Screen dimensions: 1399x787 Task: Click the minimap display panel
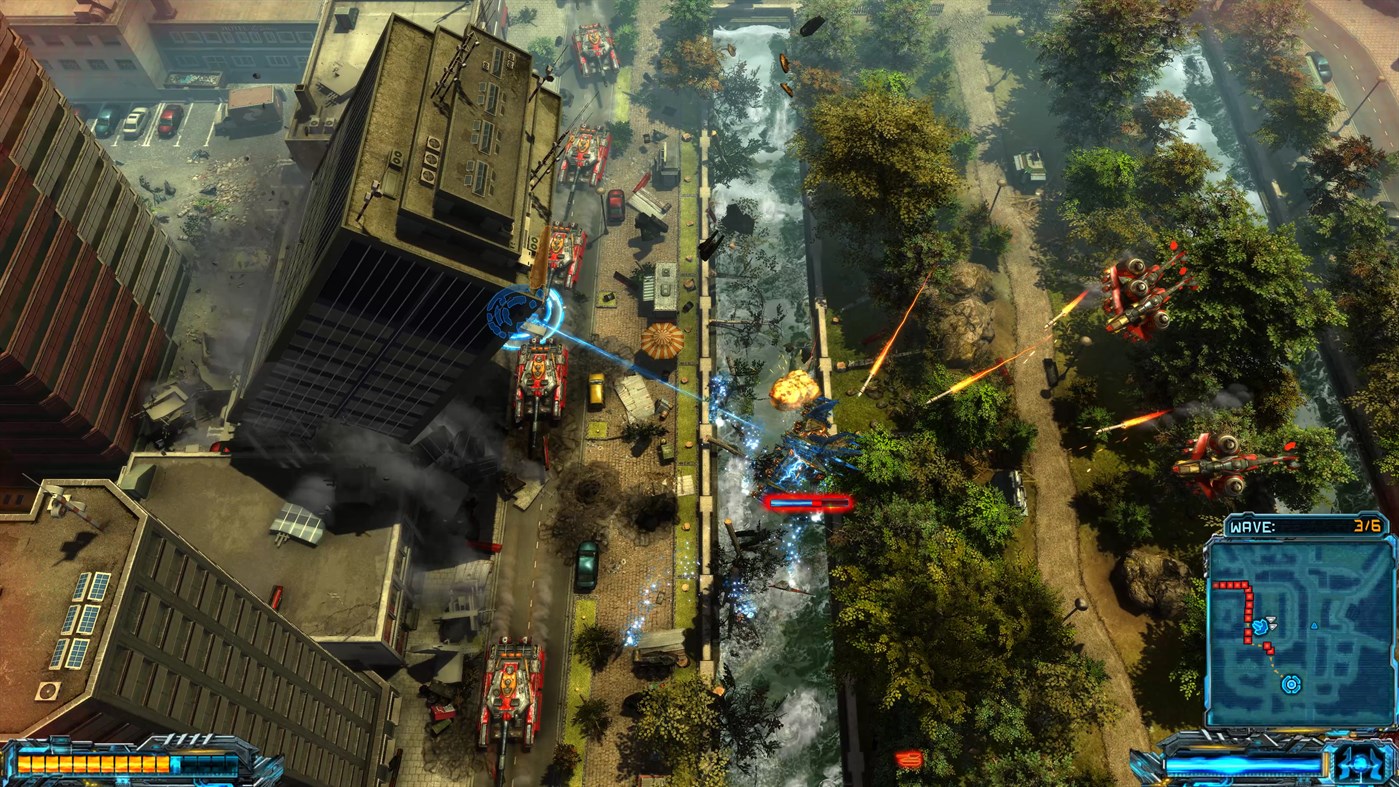1300,630
